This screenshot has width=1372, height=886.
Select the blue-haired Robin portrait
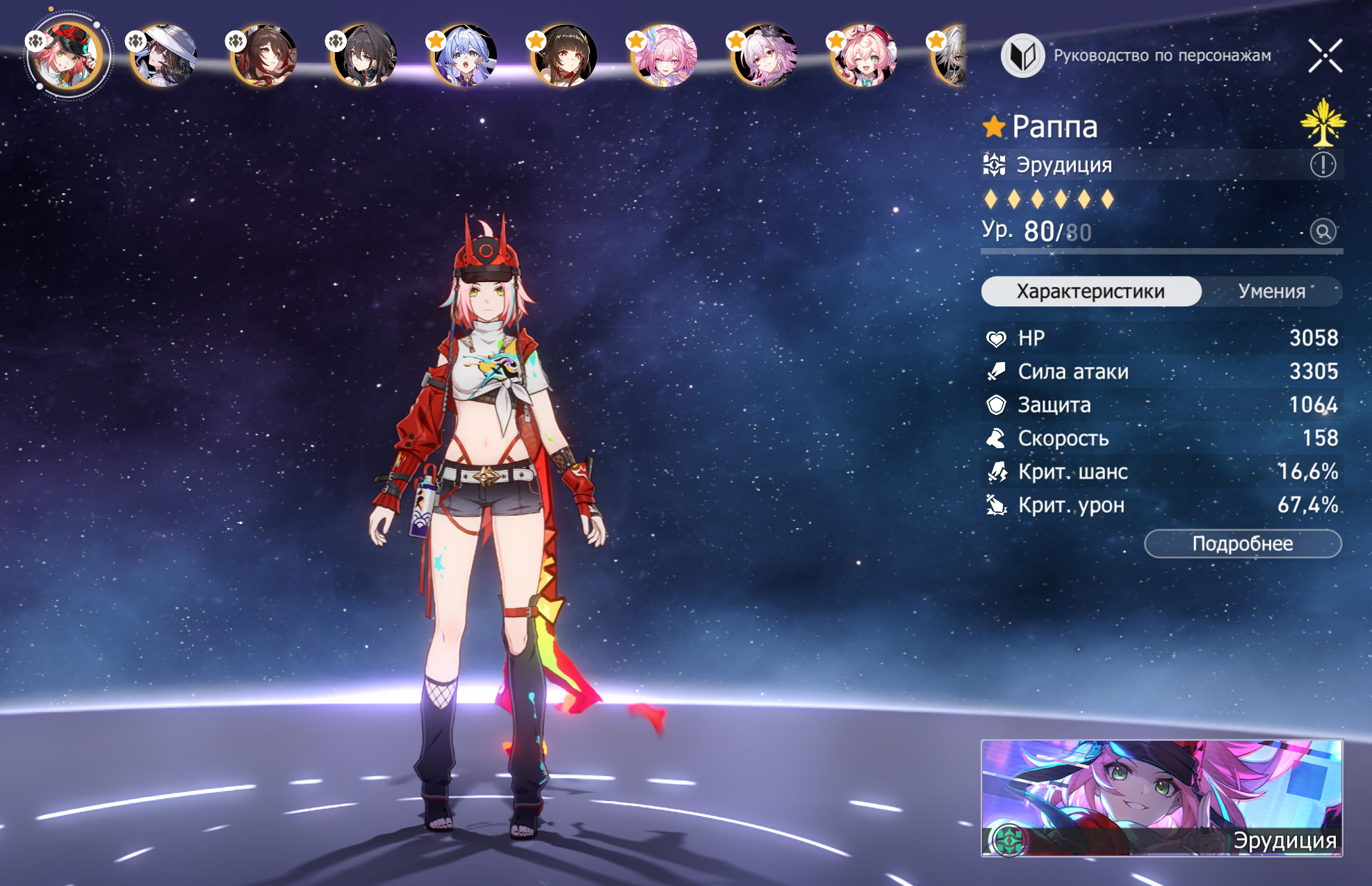click(x=465, y=56)
